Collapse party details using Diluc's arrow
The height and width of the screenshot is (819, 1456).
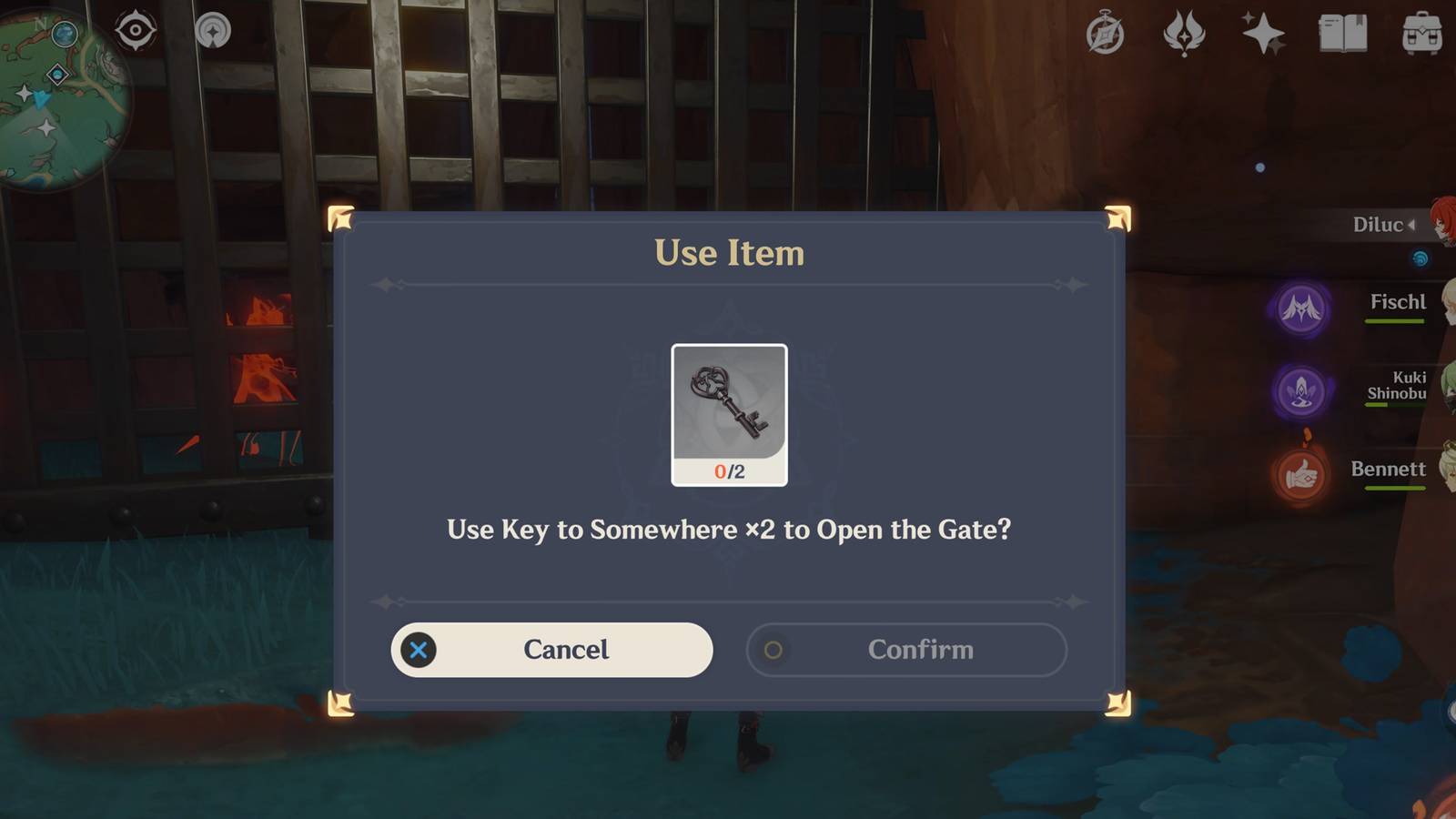[1410, 224]
